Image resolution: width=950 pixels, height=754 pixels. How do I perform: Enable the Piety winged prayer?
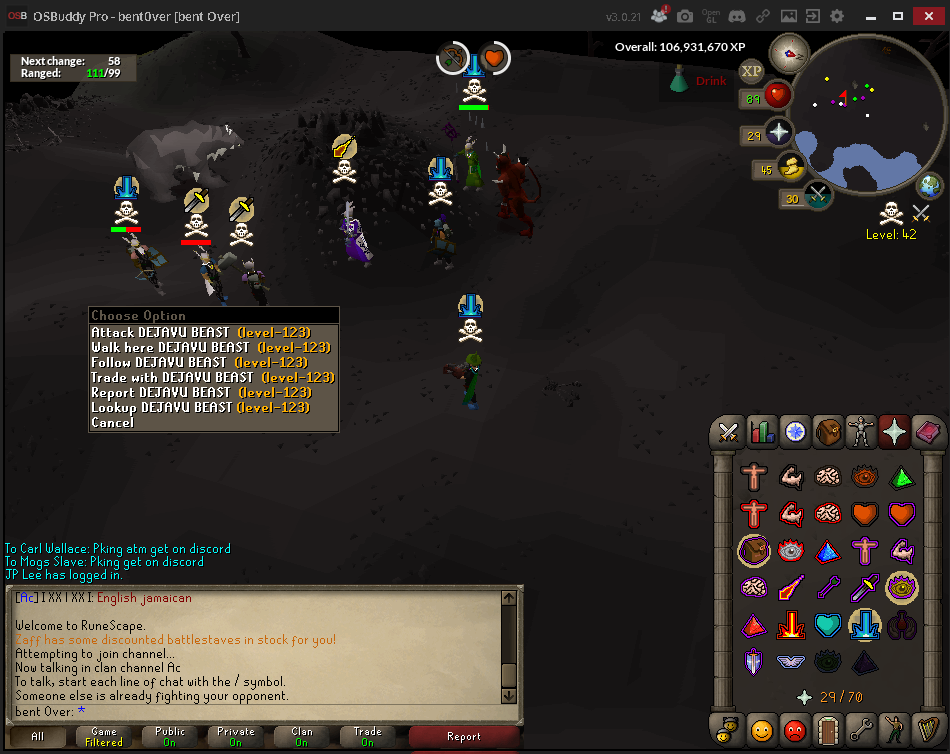click(790, 661)
